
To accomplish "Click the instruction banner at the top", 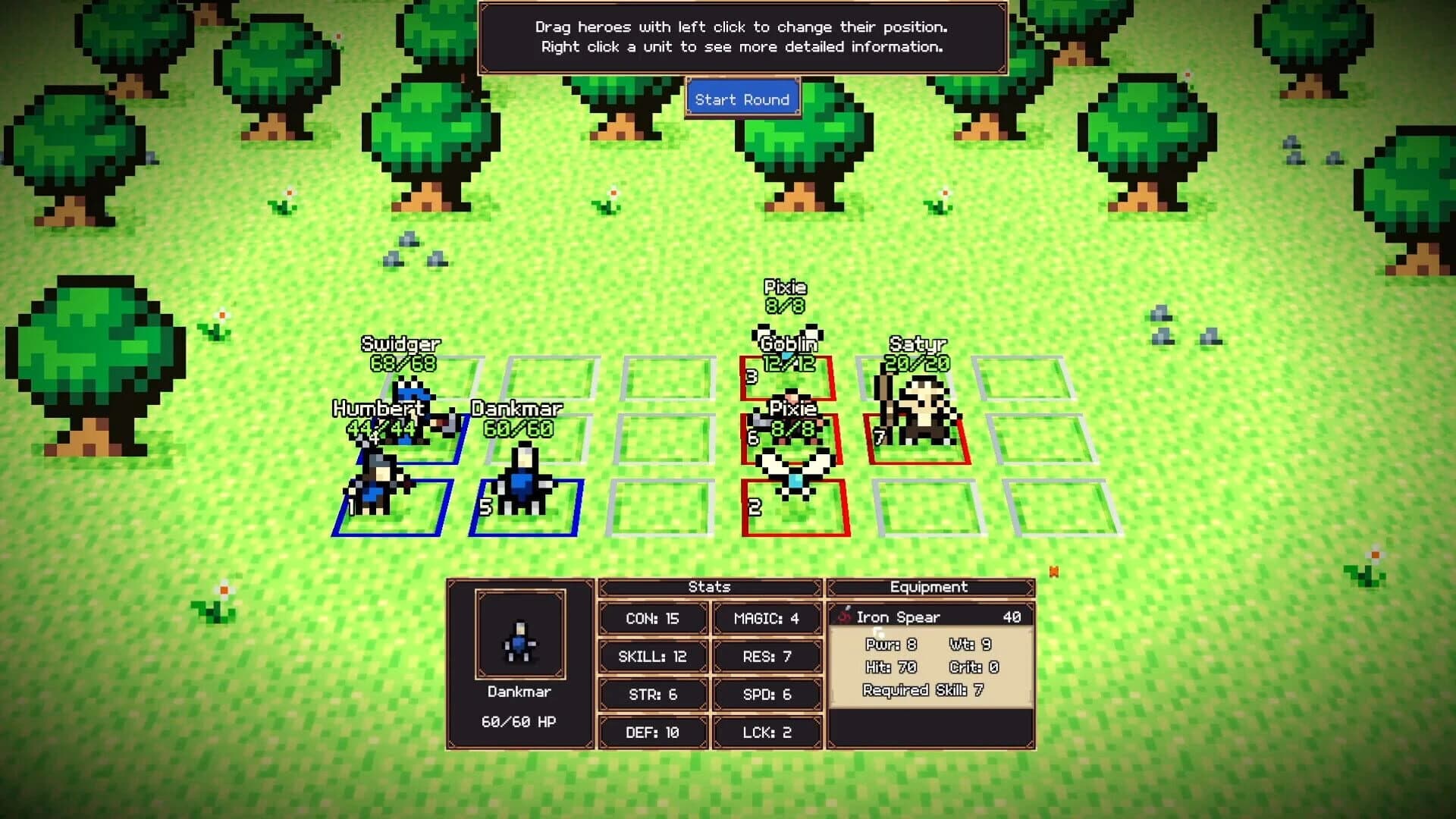I will 742,36.
